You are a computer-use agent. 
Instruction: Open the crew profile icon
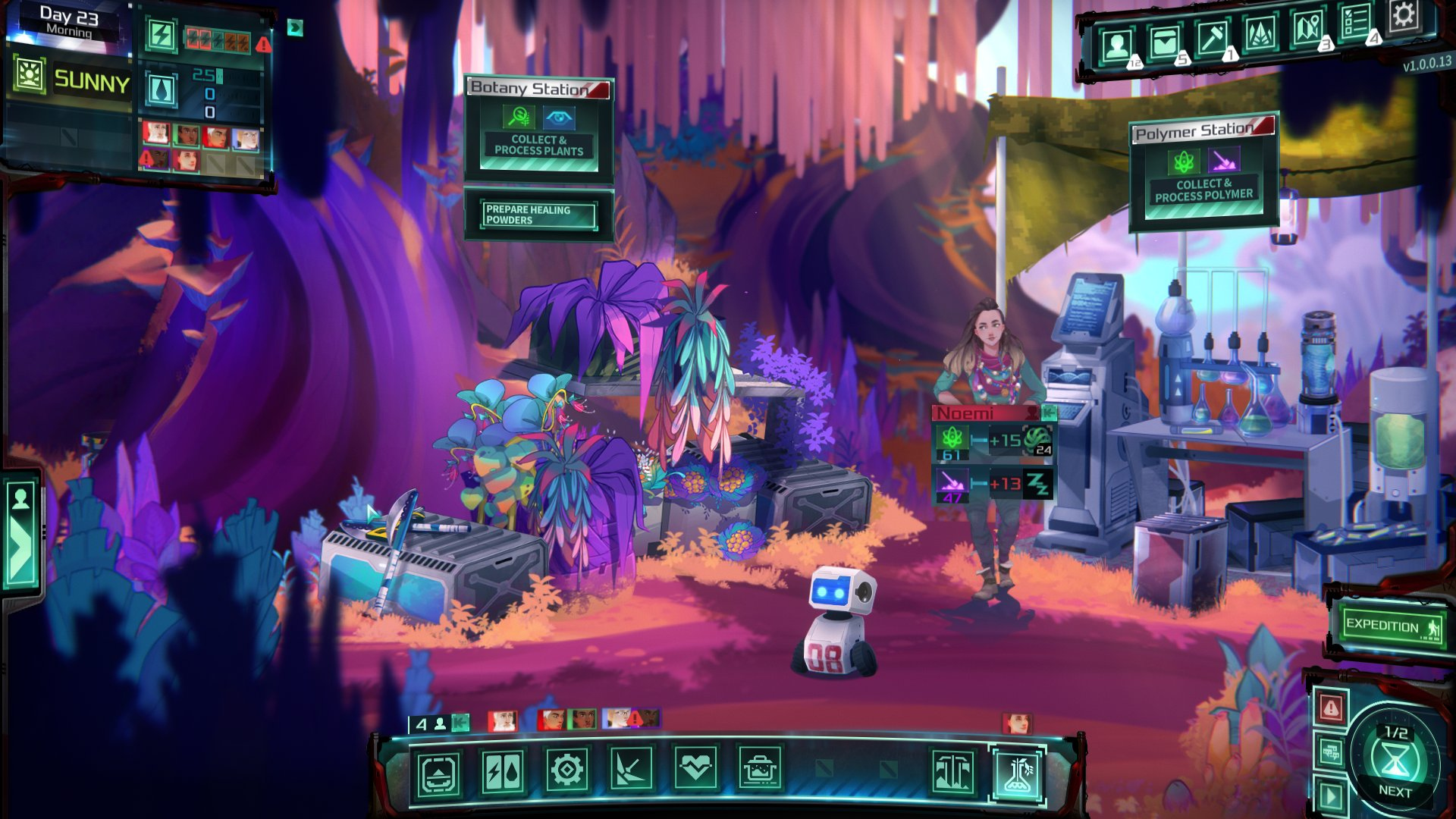pos(1116,47)
